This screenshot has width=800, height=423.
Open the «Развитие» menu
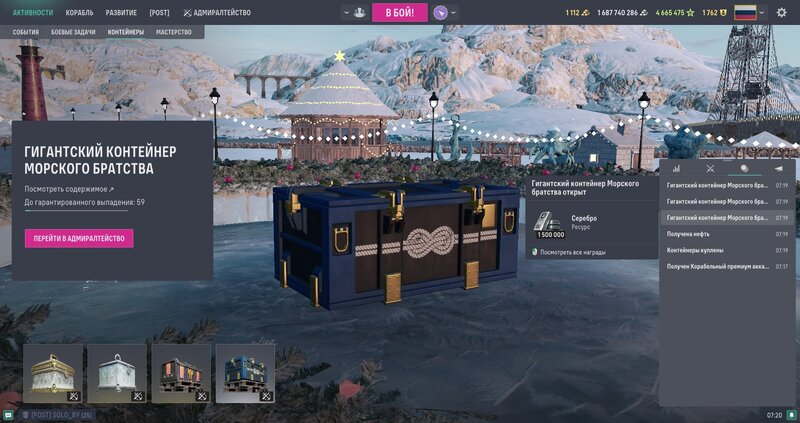click(121, 13)
